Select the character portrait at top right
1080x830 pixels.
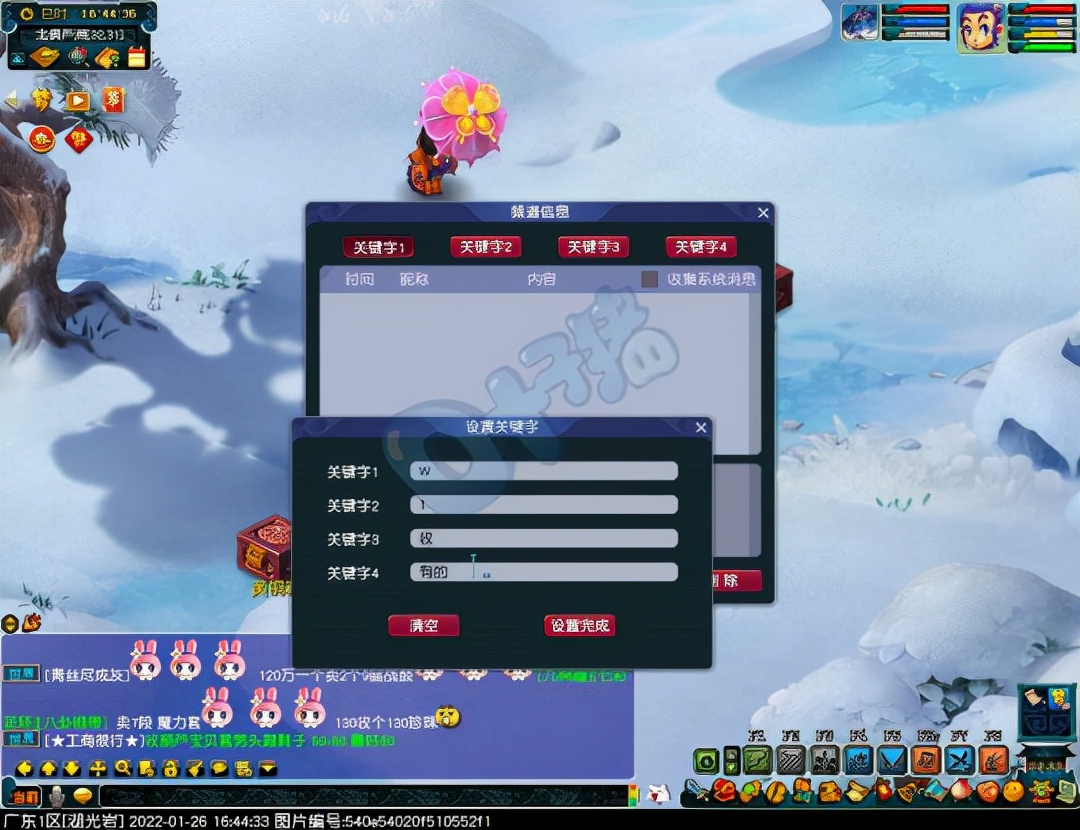point(981,27)
